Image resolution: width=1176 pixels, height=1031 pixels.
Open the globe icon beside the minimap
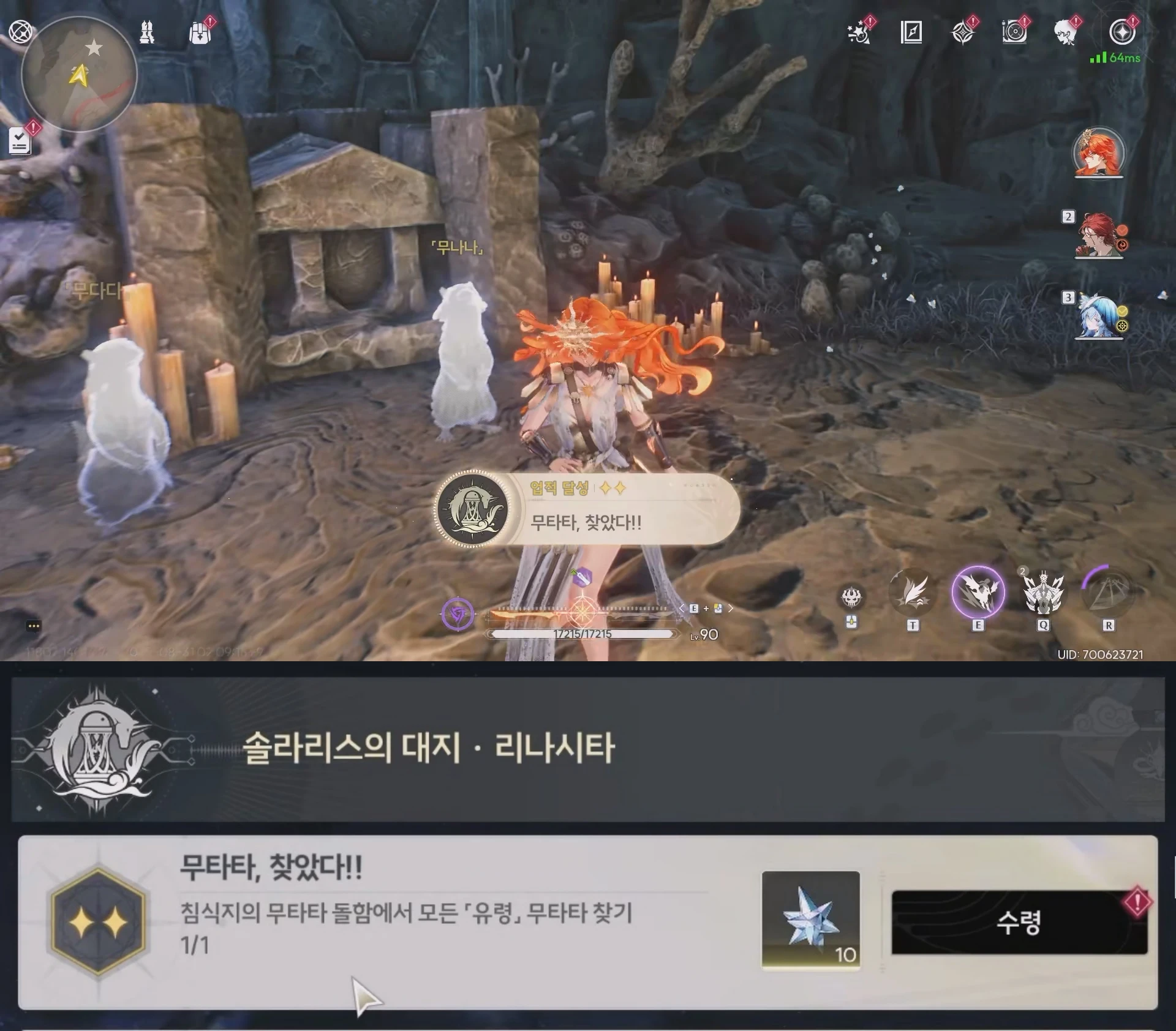tap(20, 31)
